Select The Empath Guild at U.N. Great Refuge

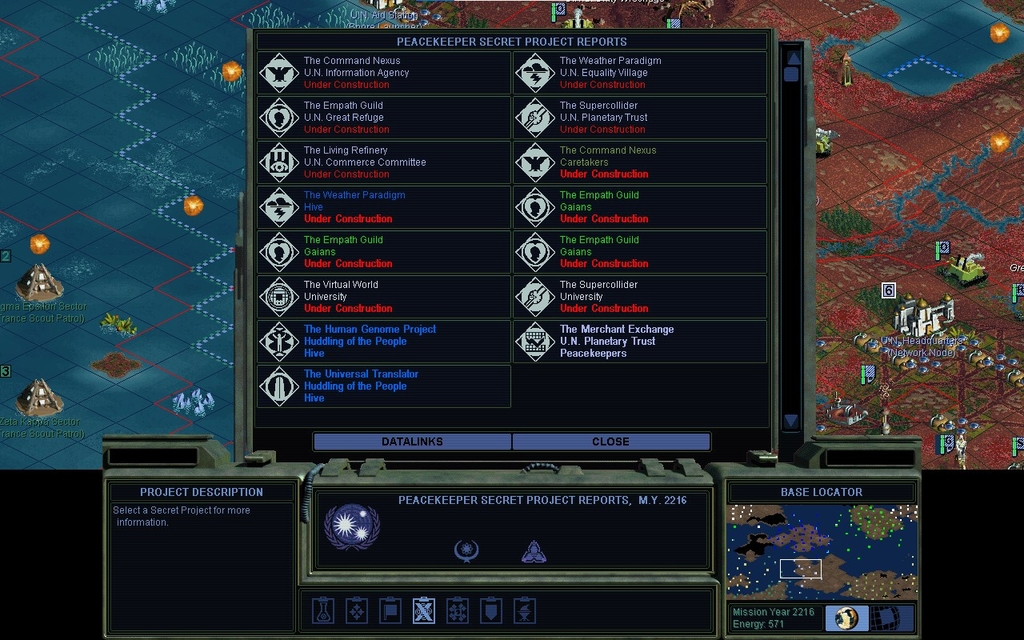pyautogui.click(x=384, y=118)
